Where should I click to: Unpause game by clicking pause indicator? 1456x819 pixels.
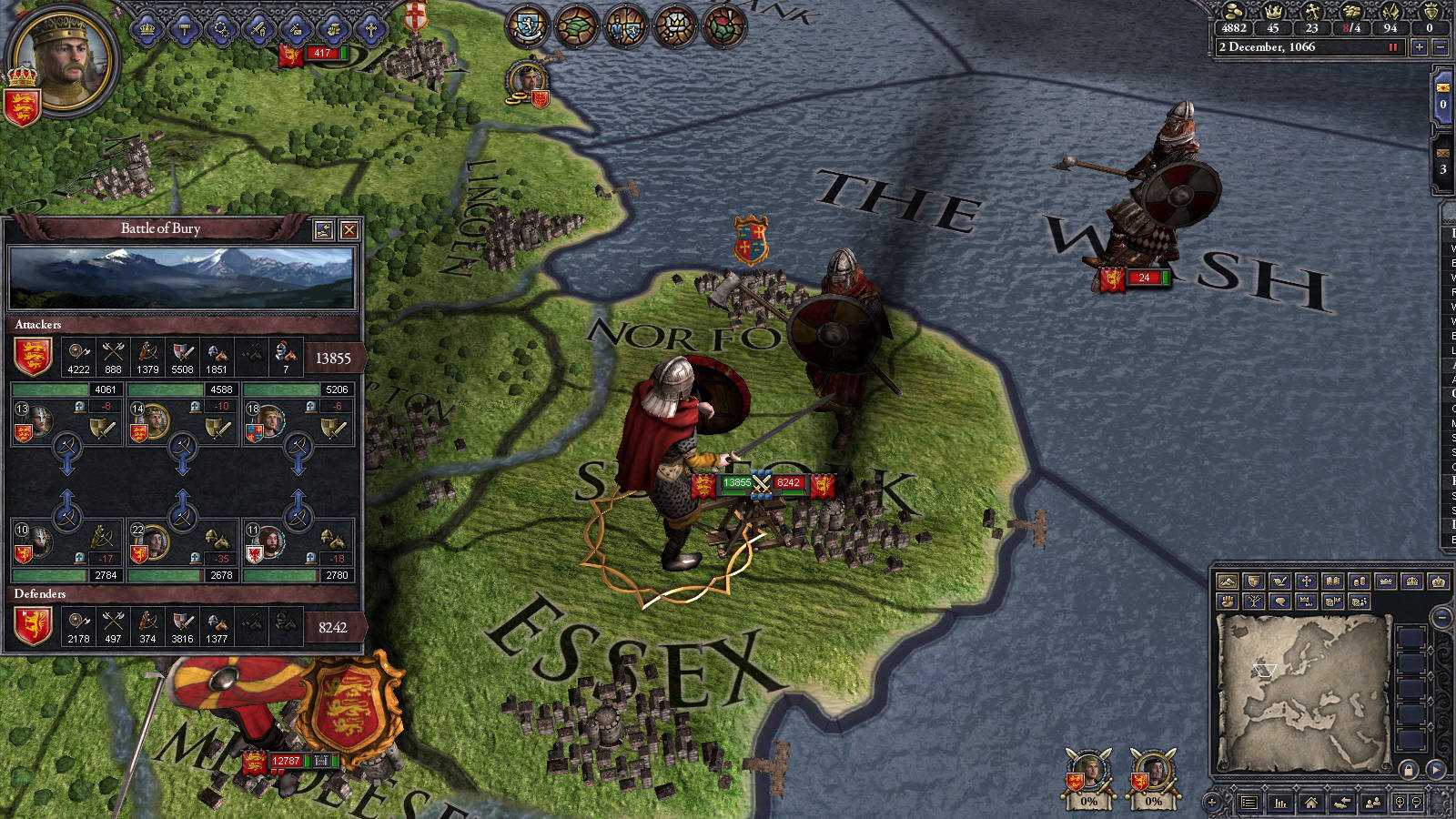click(x=1392, y=47)
